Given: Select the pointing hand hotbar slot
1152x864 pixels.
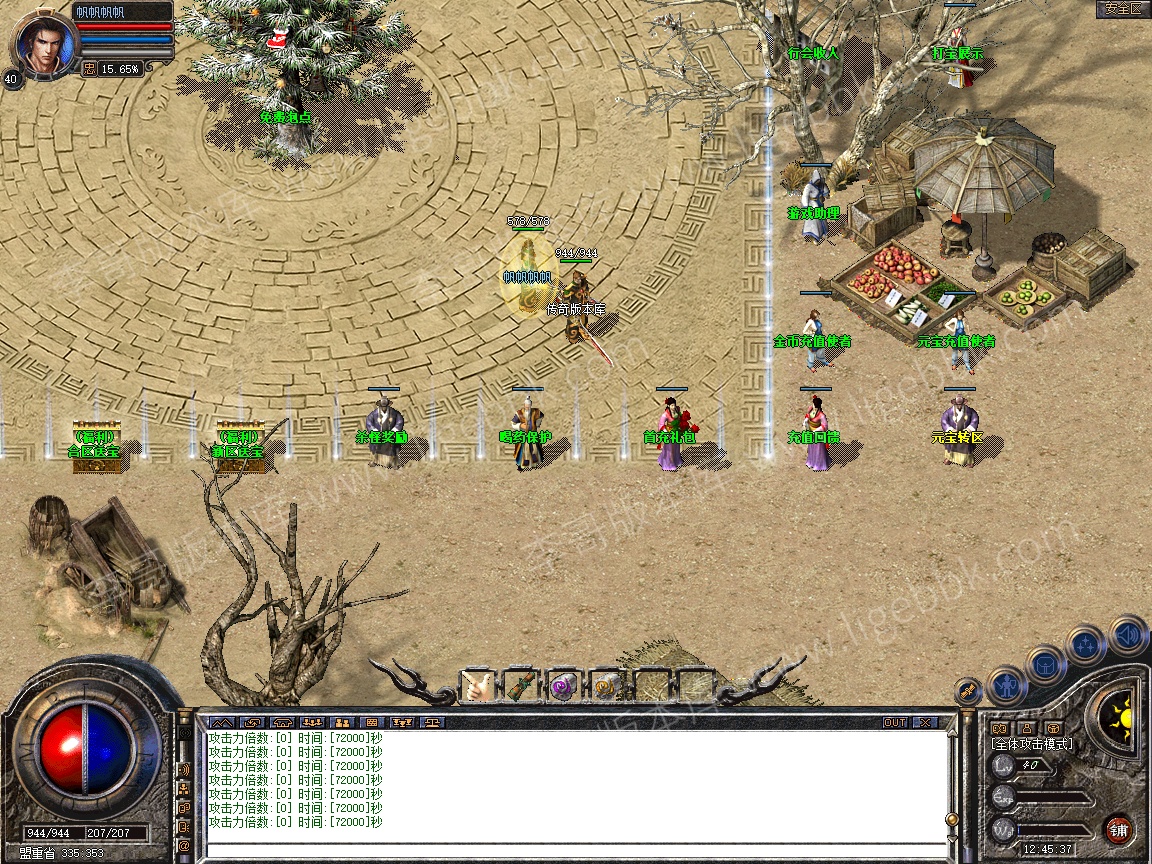Looking at the screenshot, I should pyautogui.click(x=477, y=686).
